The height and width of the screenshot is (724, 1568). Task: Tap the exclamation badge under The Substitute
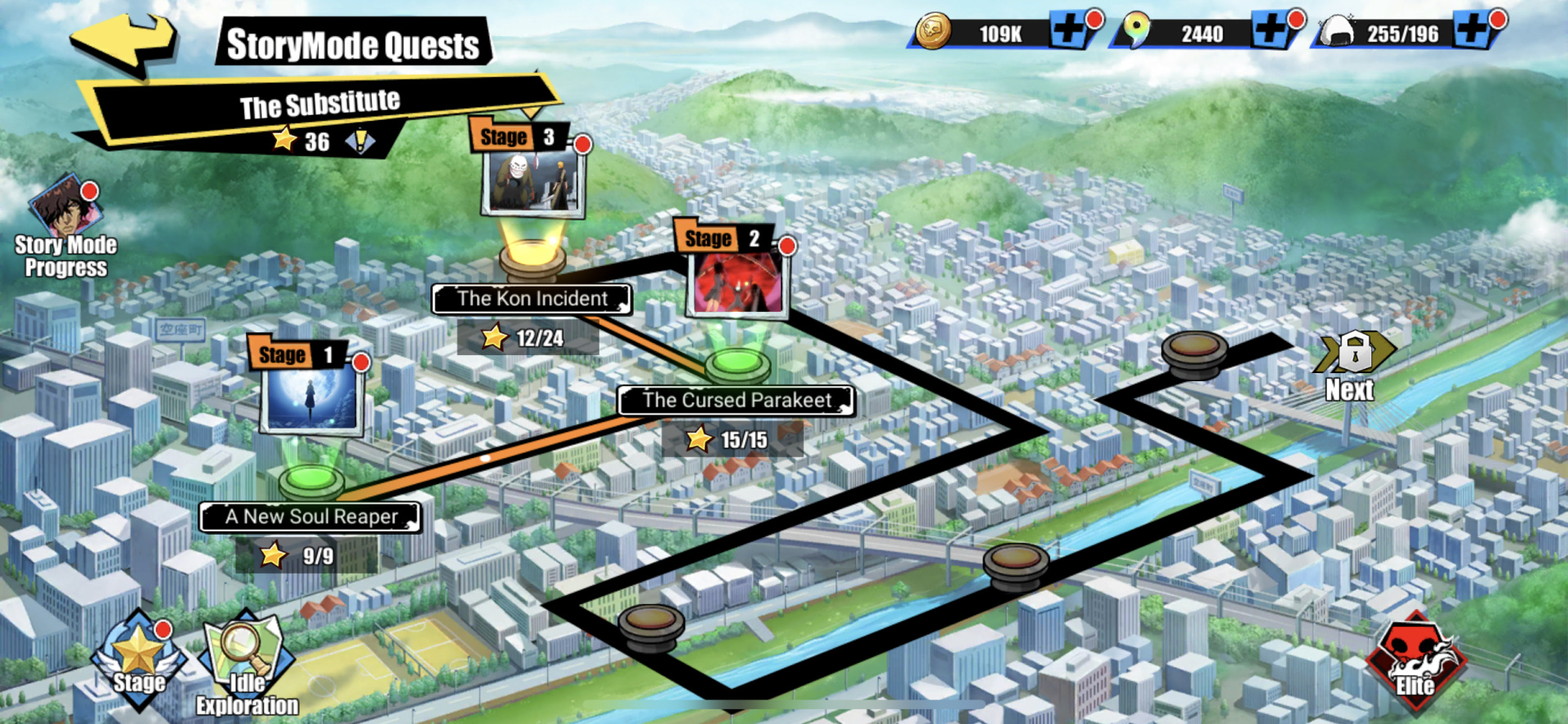(359, 141)
